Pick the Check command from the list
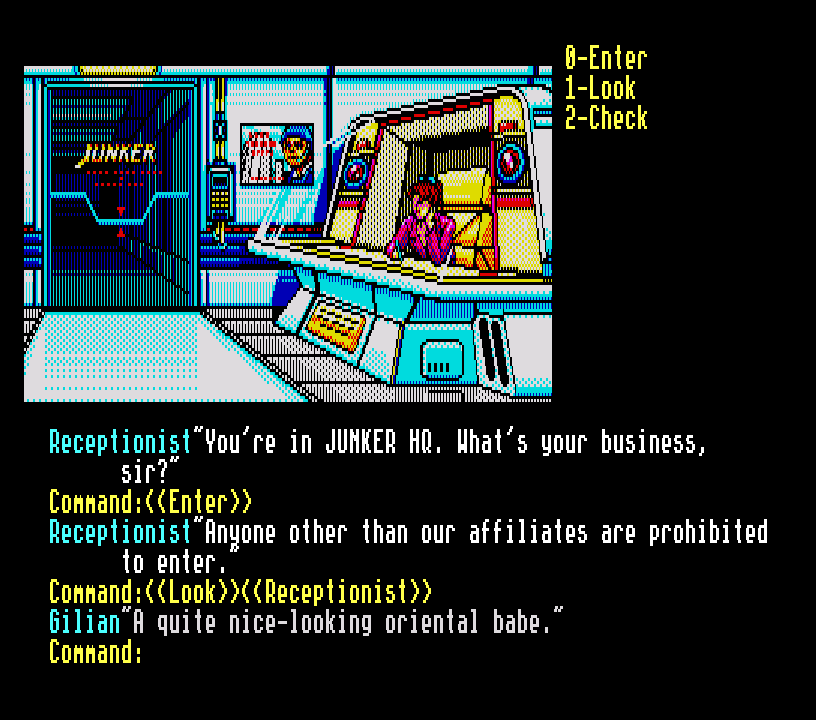The width and height of the screenshot is (816, 720). coord(605,118)
